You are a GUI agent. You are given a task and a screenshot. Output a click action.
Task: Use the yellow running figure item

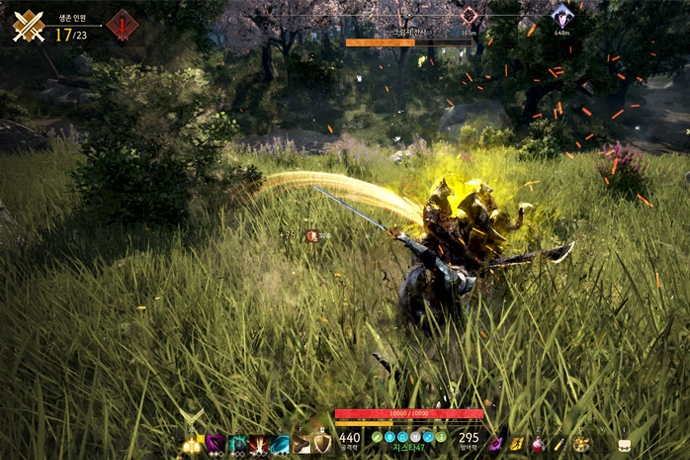point(517,443)
